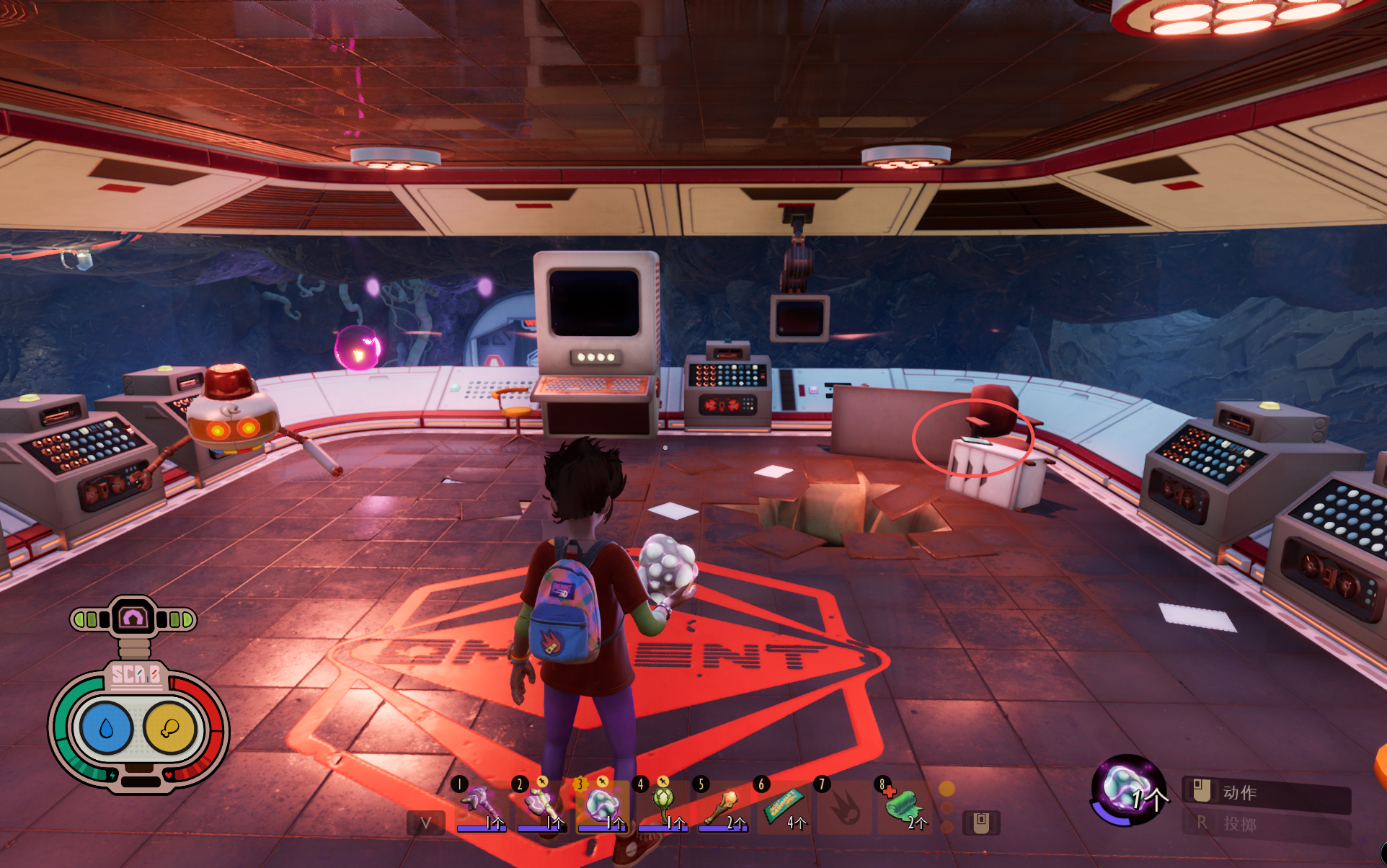This screenshot has height=868, width=1387.
Task: Click the purple home icon on SCA.B
Action: [133, 618]
